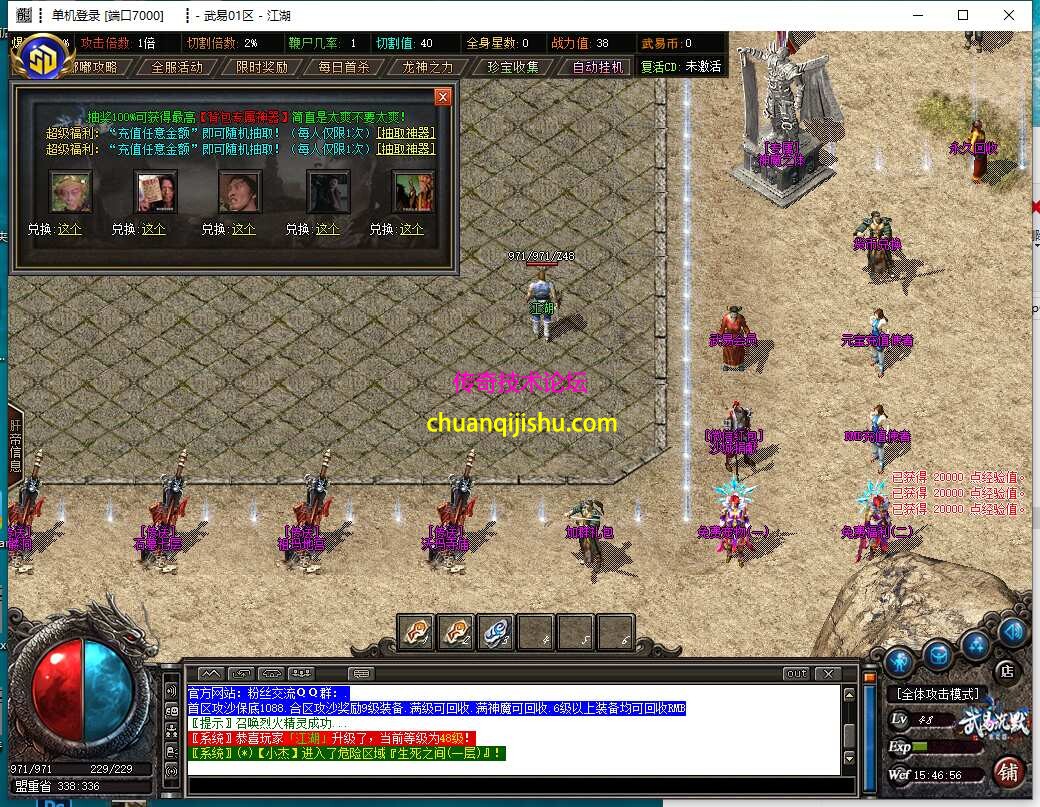1040x807 pixels.
Task: Open the 全服活动 server events menu
Action: pos(177,67)
